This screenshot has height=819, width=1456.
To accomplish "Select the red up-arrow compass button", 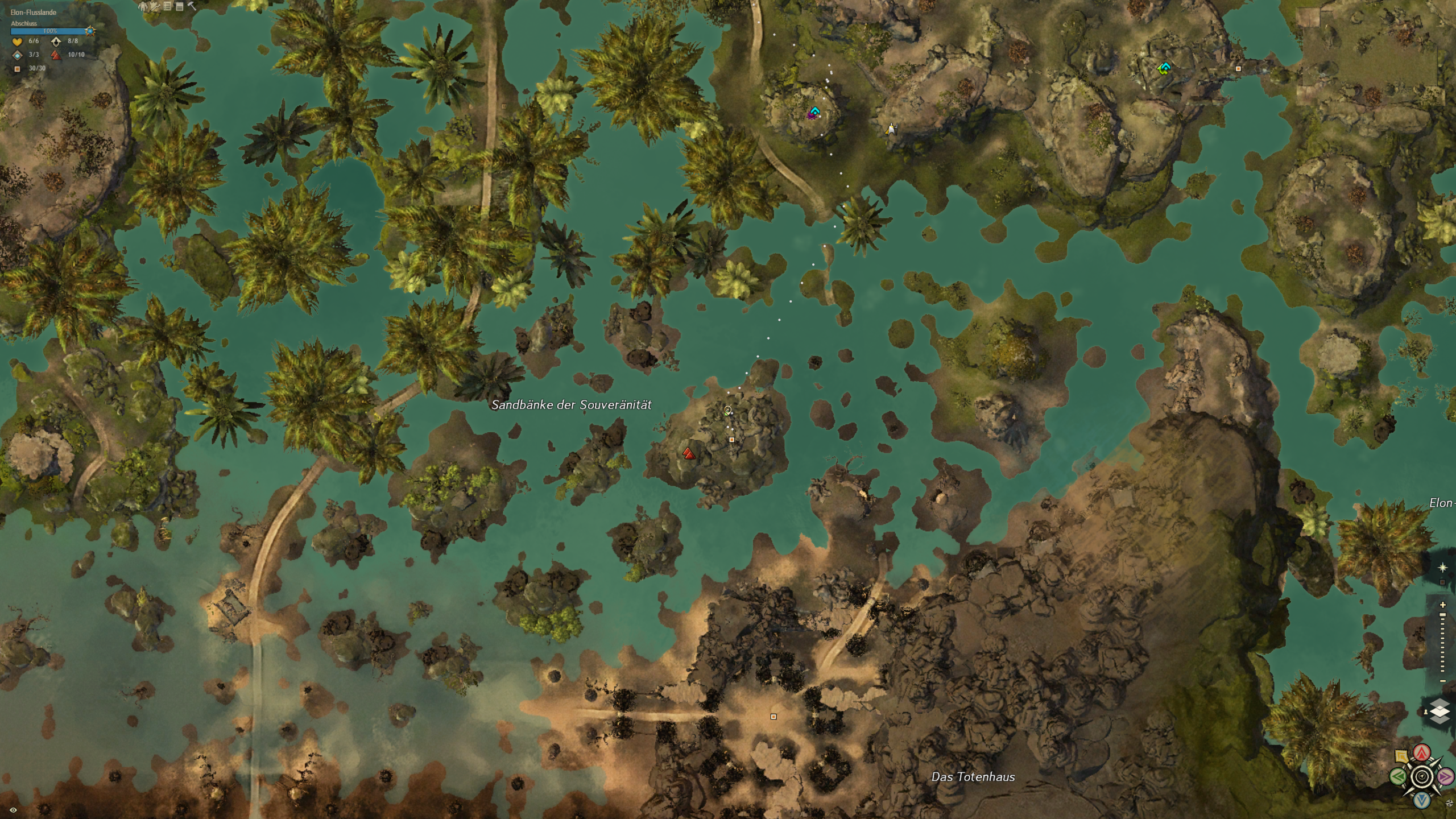I will coord(1422,754).
